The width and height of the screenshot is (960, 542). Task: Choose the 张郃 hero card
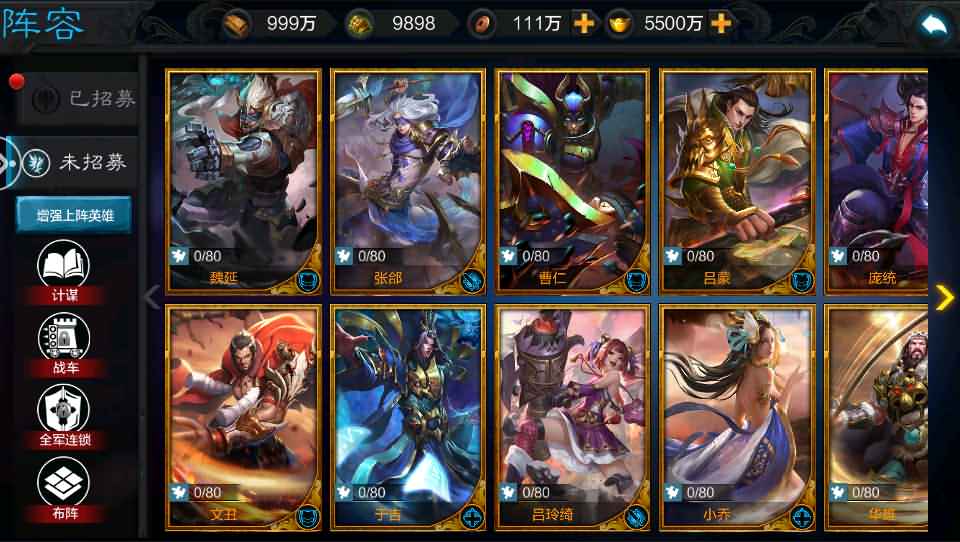[408, 181]
